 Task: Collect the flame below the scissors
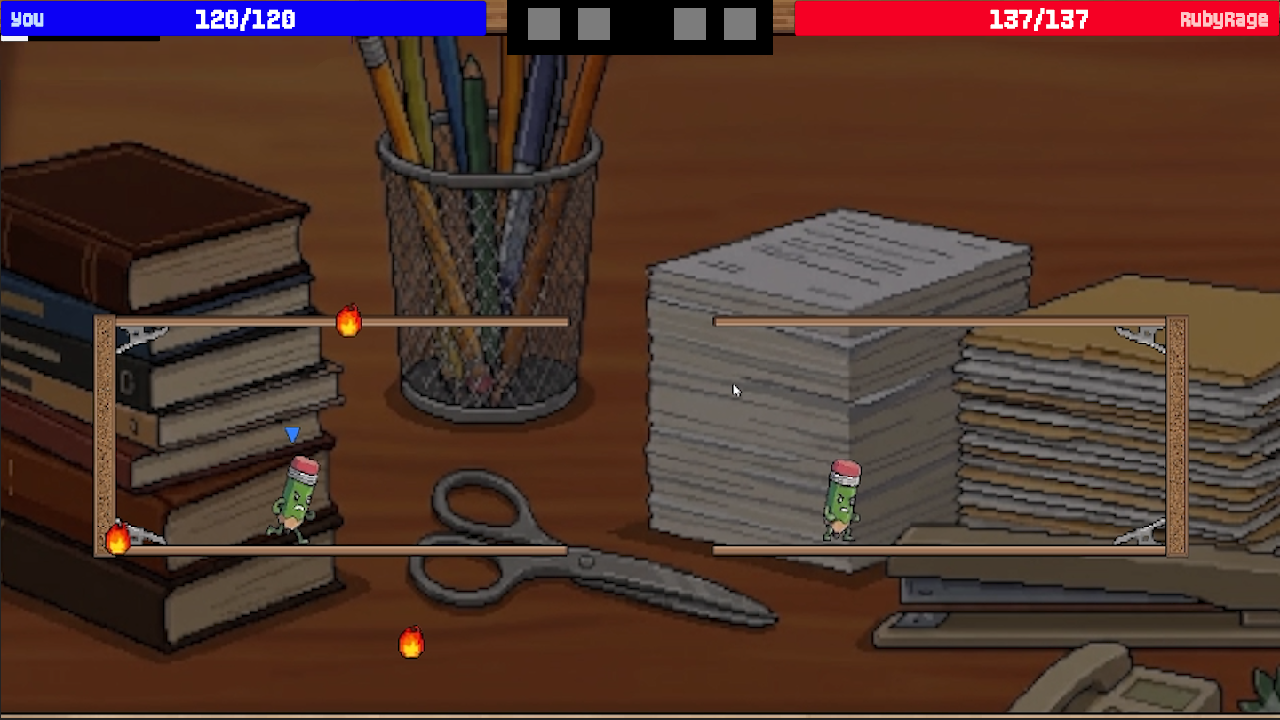pyautogui.click(x=411, y=644)
